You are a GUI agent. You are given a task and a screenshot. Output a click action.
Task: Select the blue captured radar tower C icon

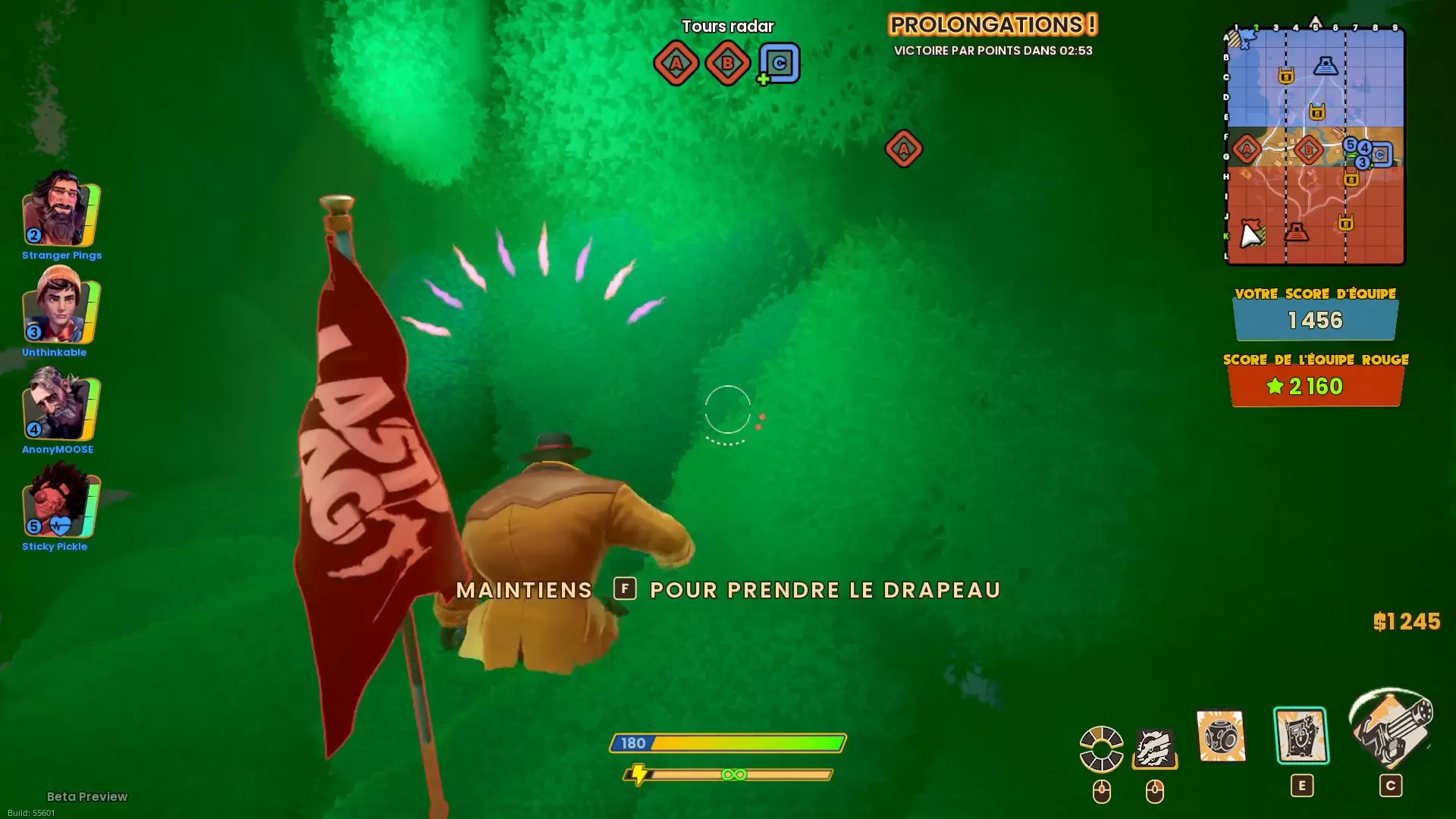point(778,63)
